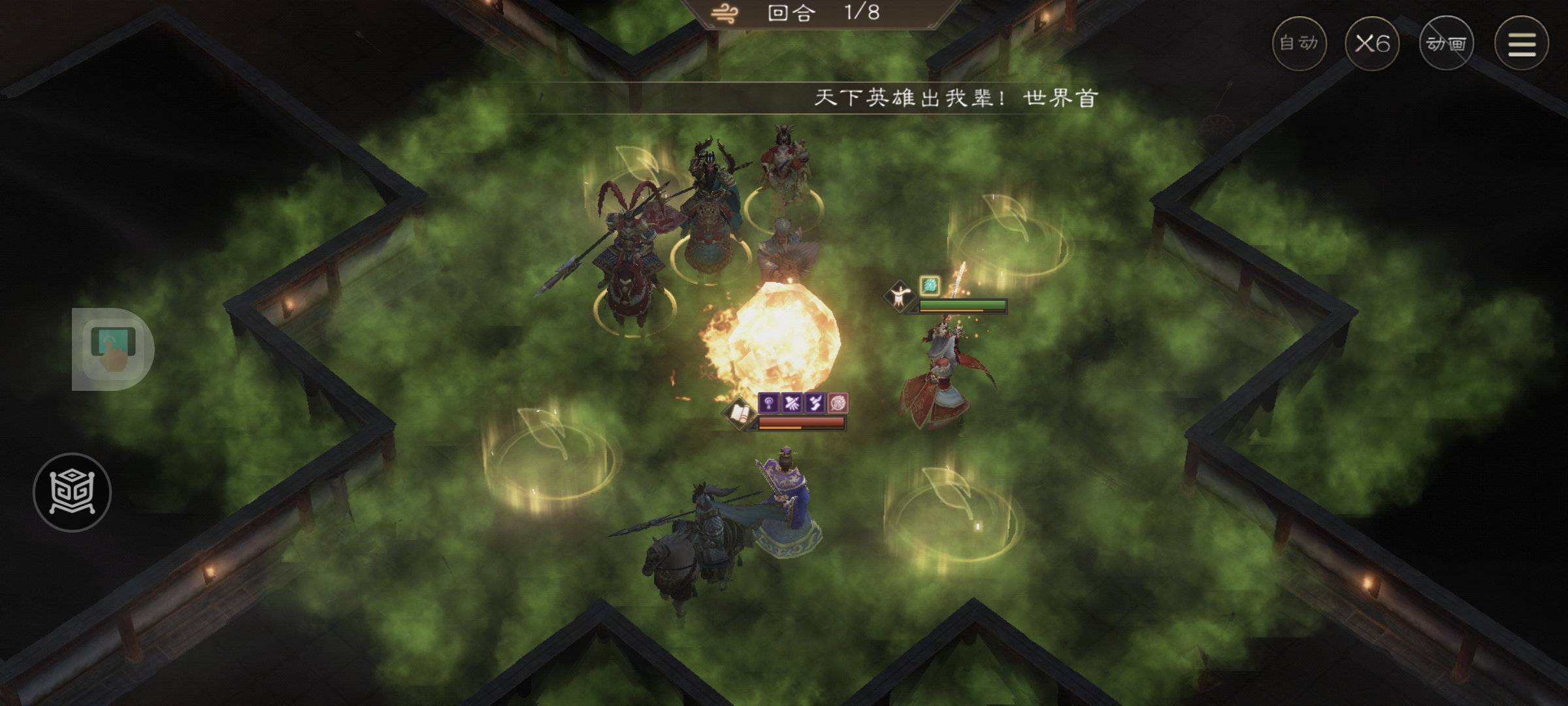Click the arrow-volley buff icon in the buff row
This screenshot has width=1568, height=706.
(x=791, y=403)
